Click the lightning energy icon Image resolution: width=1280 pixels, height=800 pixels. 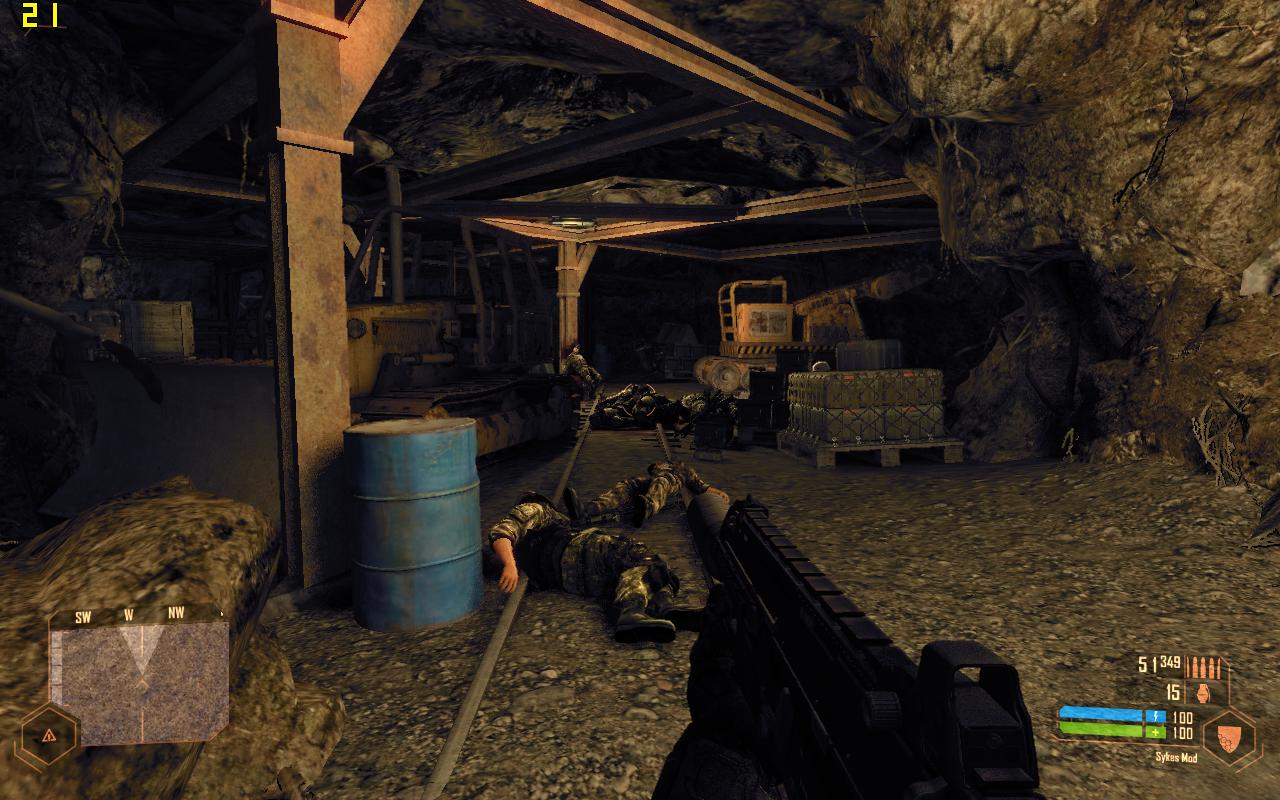[x=1156, y=715]
